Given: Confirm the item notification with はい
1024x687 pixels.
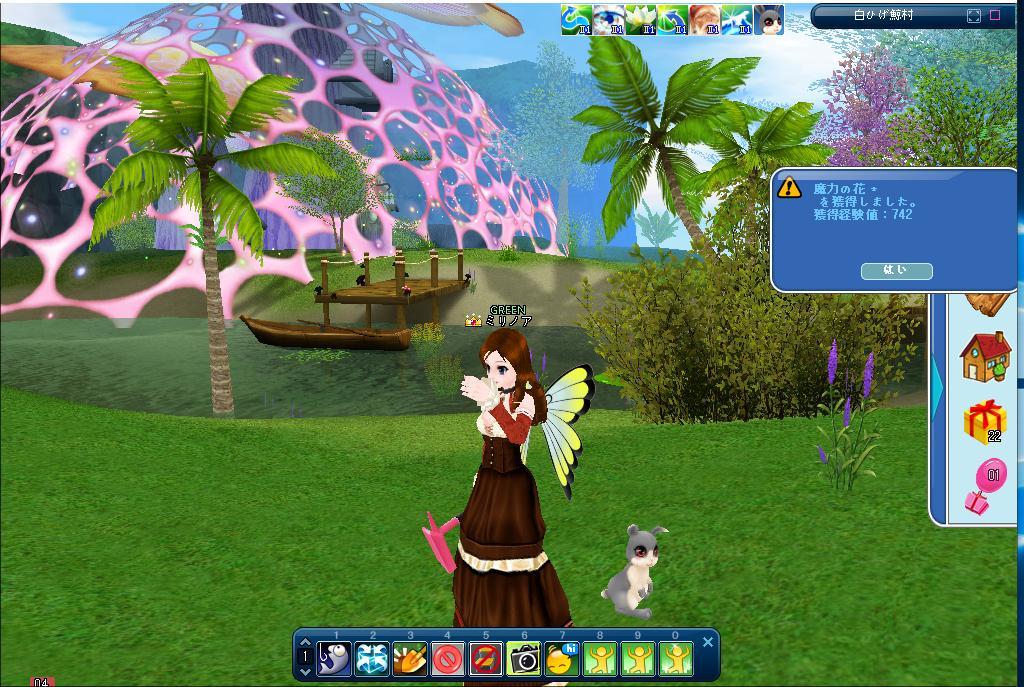Looking at the screenshot, I should [896, 271].
